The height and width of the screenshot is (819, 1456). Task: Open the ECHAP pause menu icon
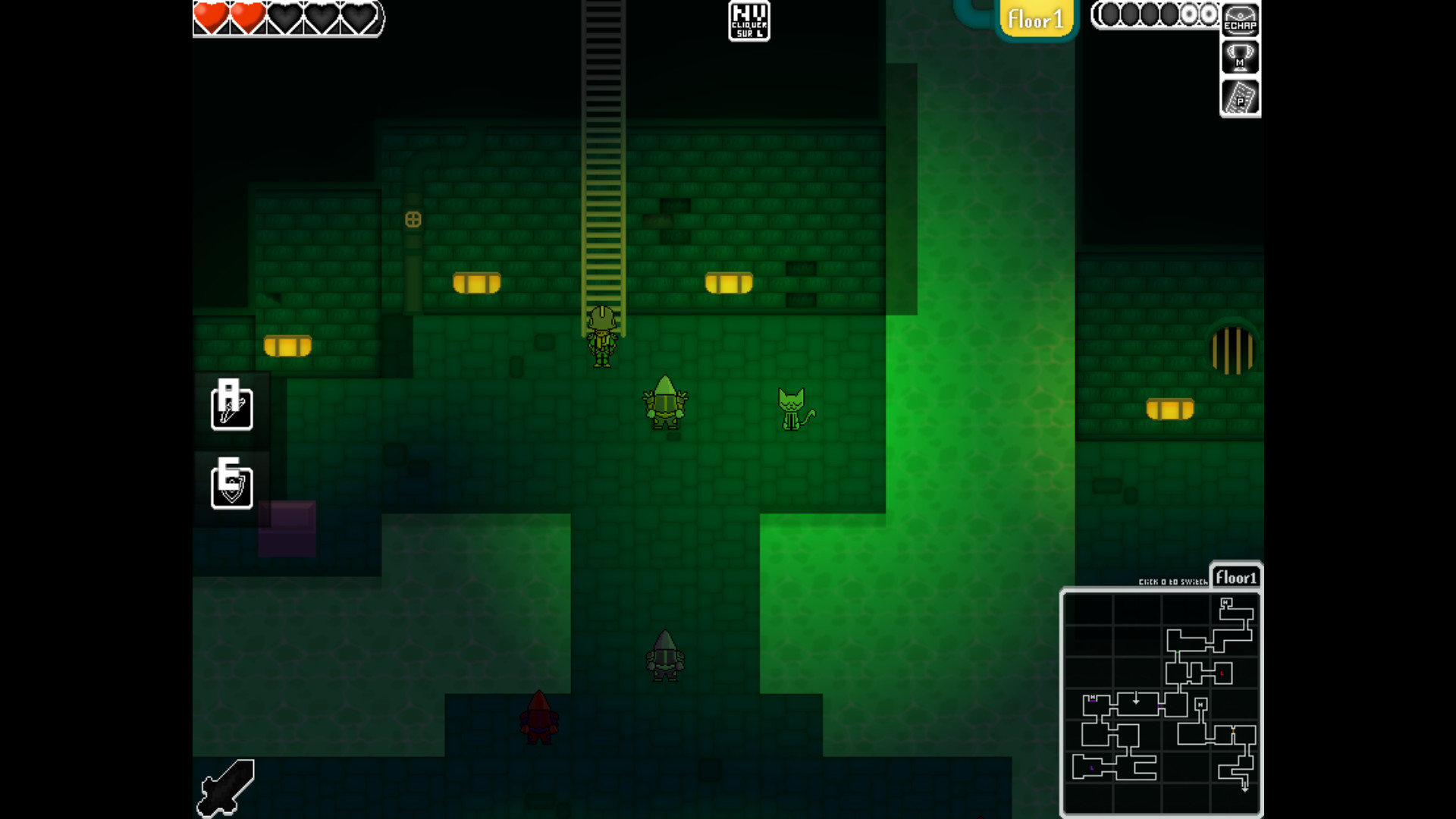click(1240, 20)
